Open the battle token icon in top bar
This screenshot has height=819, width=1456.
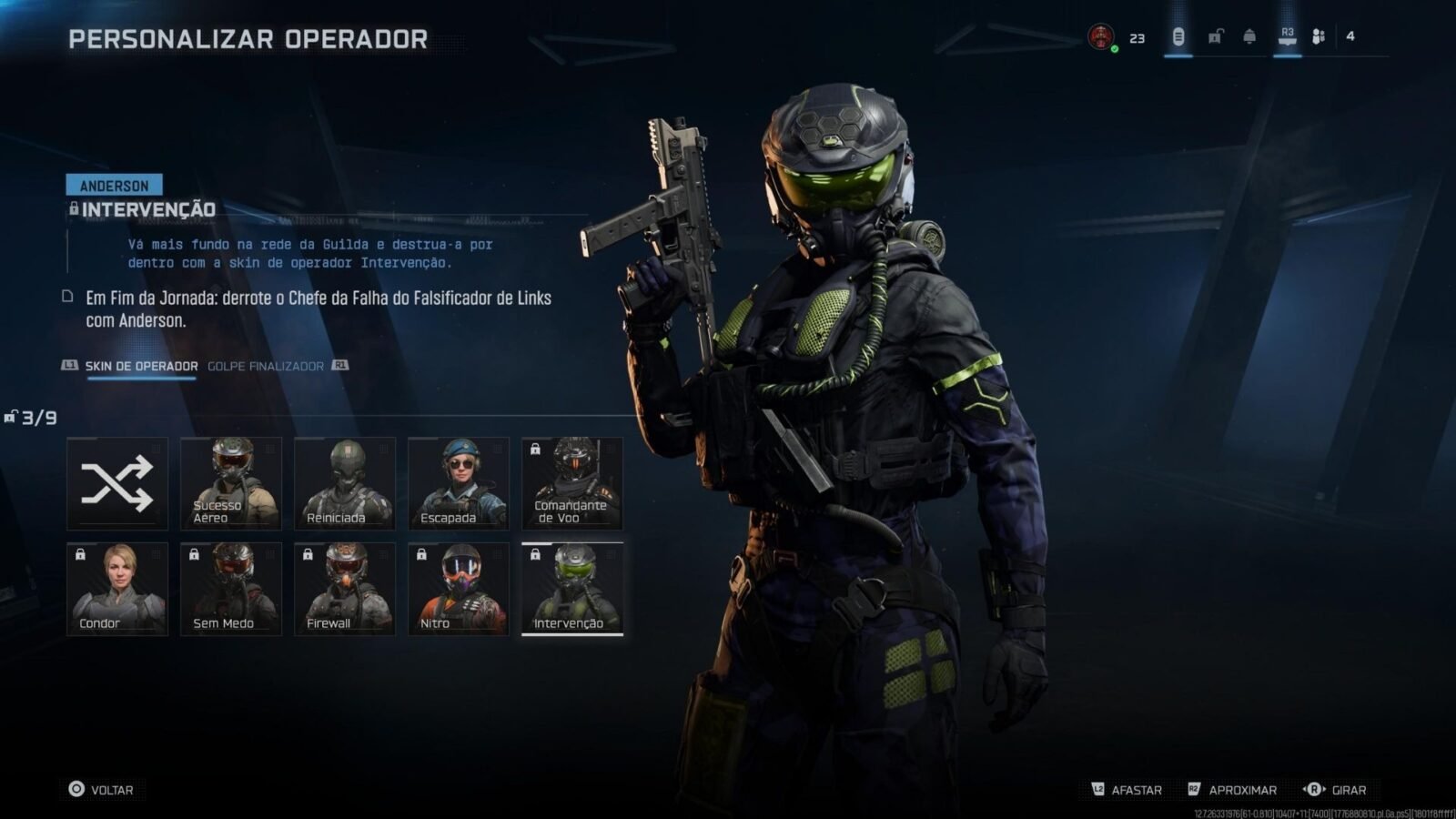coord(1178,36)
